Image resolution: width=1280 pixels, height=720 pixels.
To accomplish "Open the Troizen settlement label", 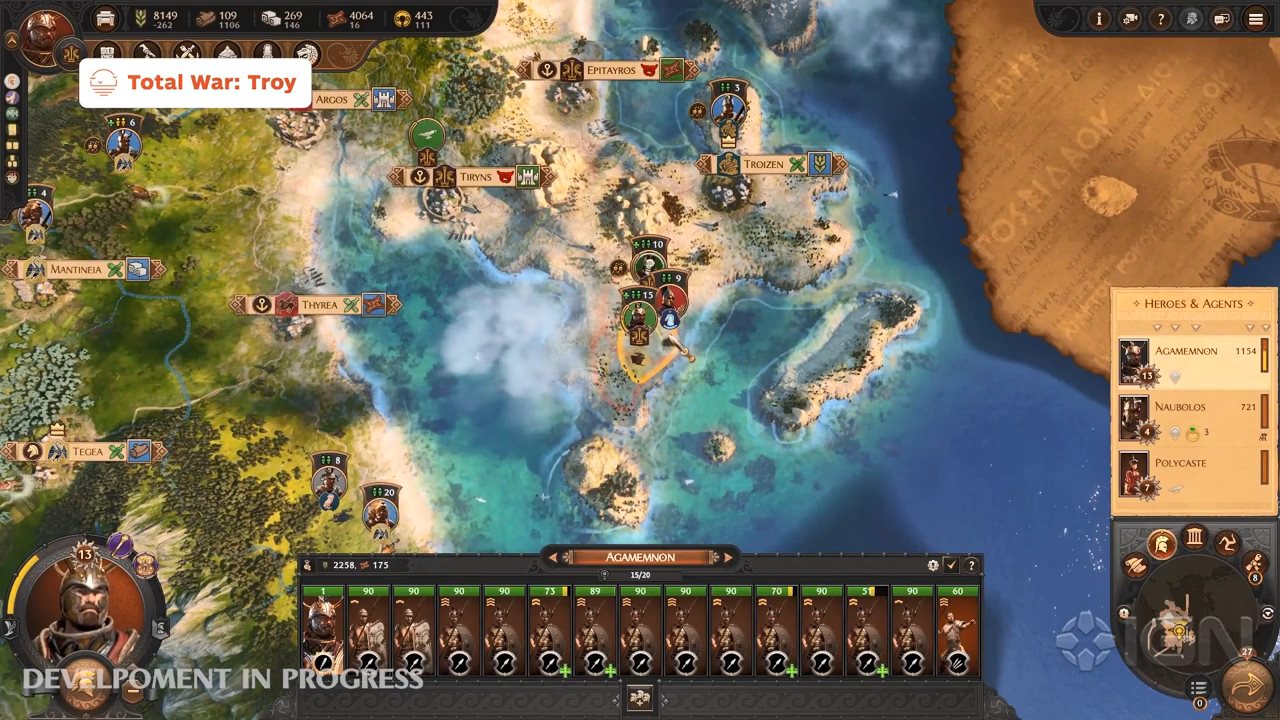I will coord(763,164).
